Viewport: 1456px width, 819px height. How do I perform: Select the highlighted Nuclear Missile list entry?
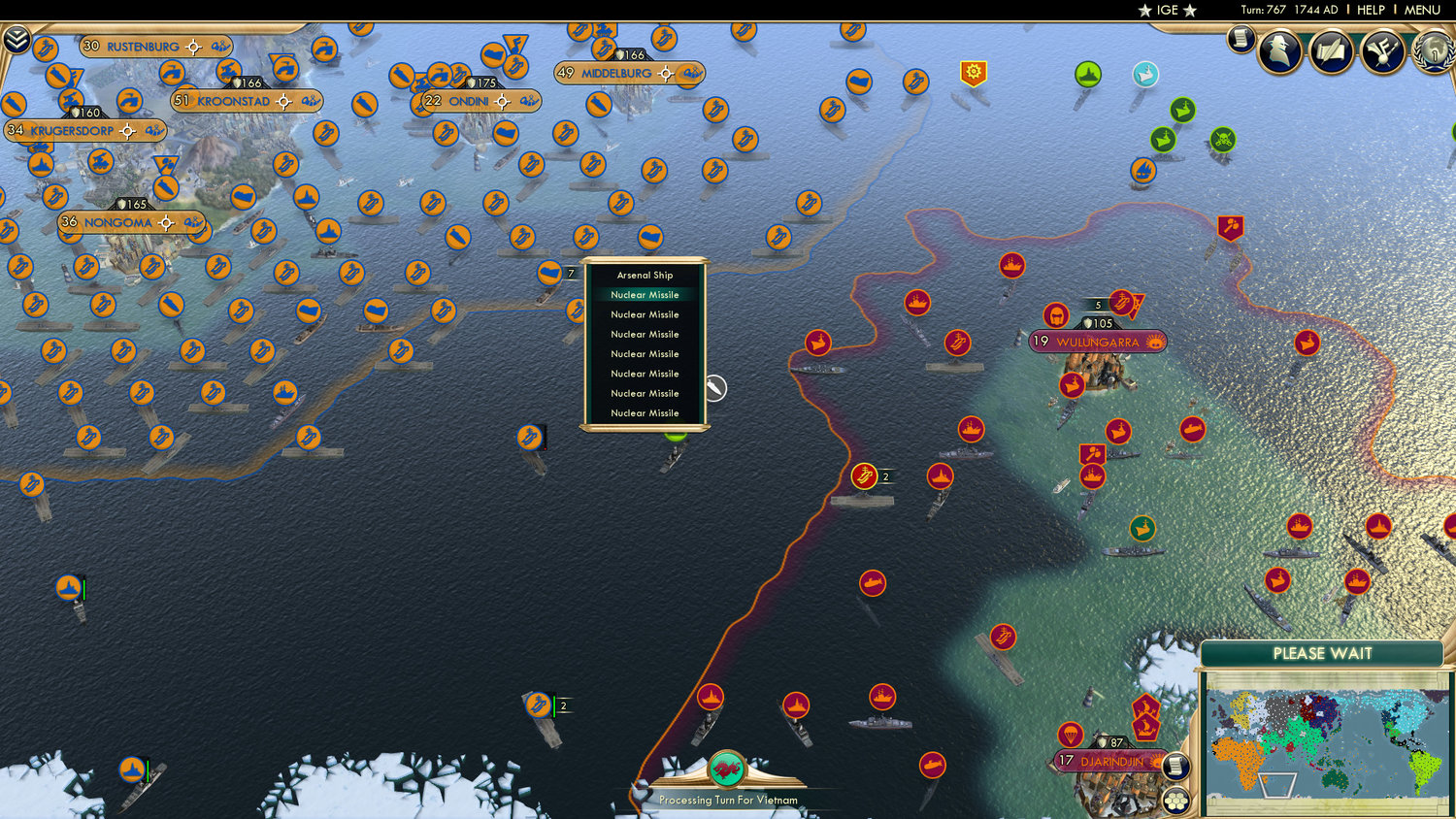pyautogui.click(x=644, y=294)
